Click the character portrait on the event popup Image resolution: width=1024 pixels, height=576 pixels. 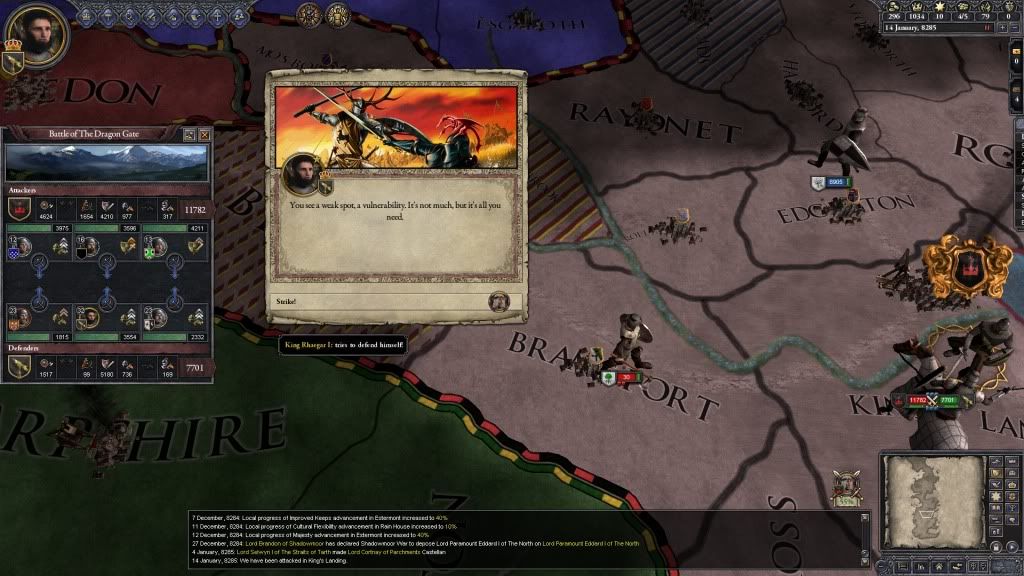[x=303, y=175]
